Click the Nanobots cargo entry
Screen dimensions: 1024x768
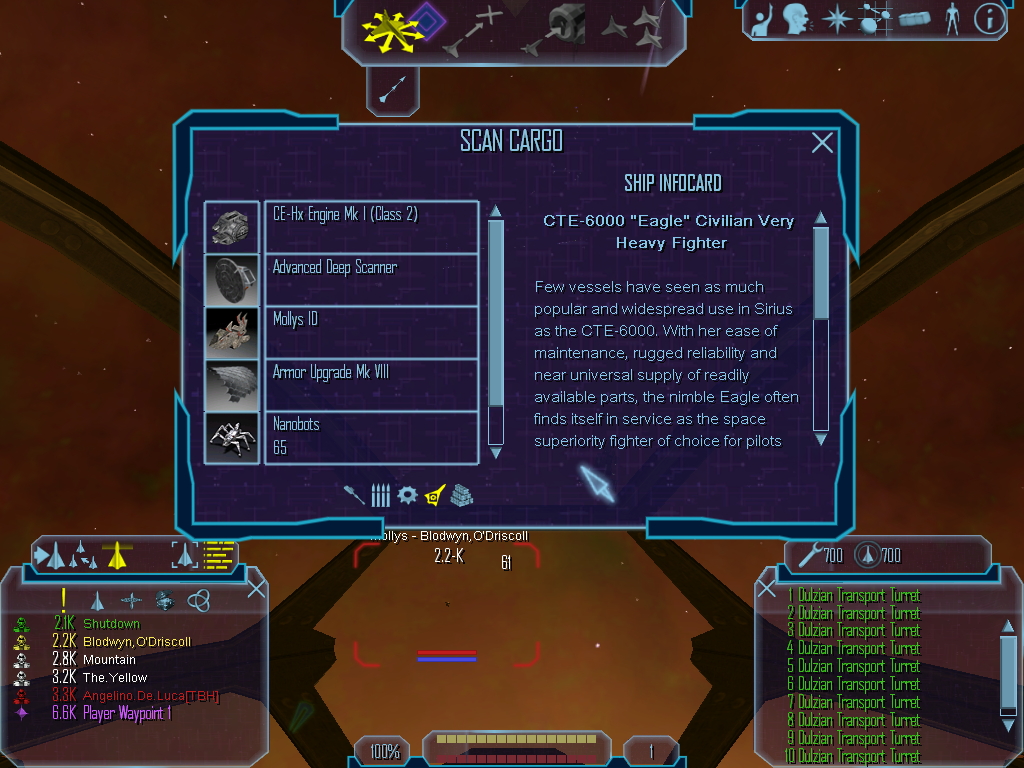(x=371, y=437)
